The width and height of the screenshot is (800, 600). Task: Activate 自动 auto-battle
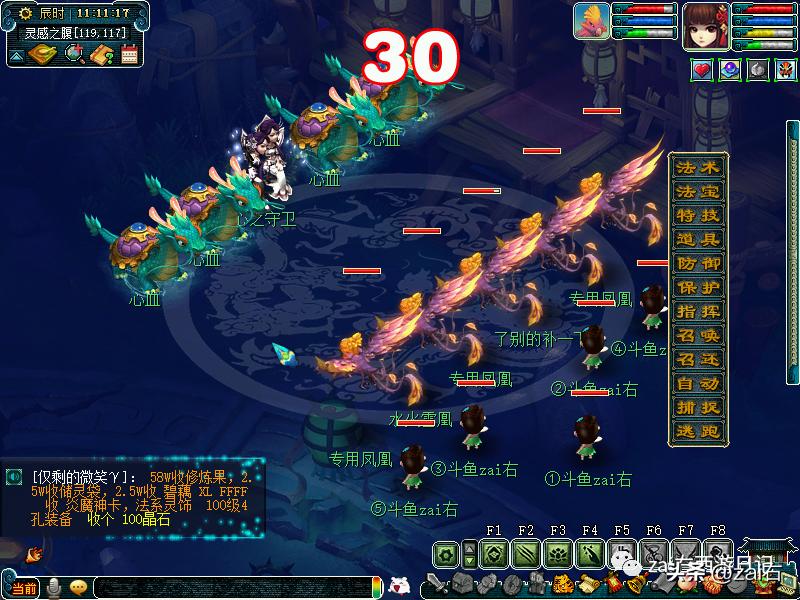(698, 383)
